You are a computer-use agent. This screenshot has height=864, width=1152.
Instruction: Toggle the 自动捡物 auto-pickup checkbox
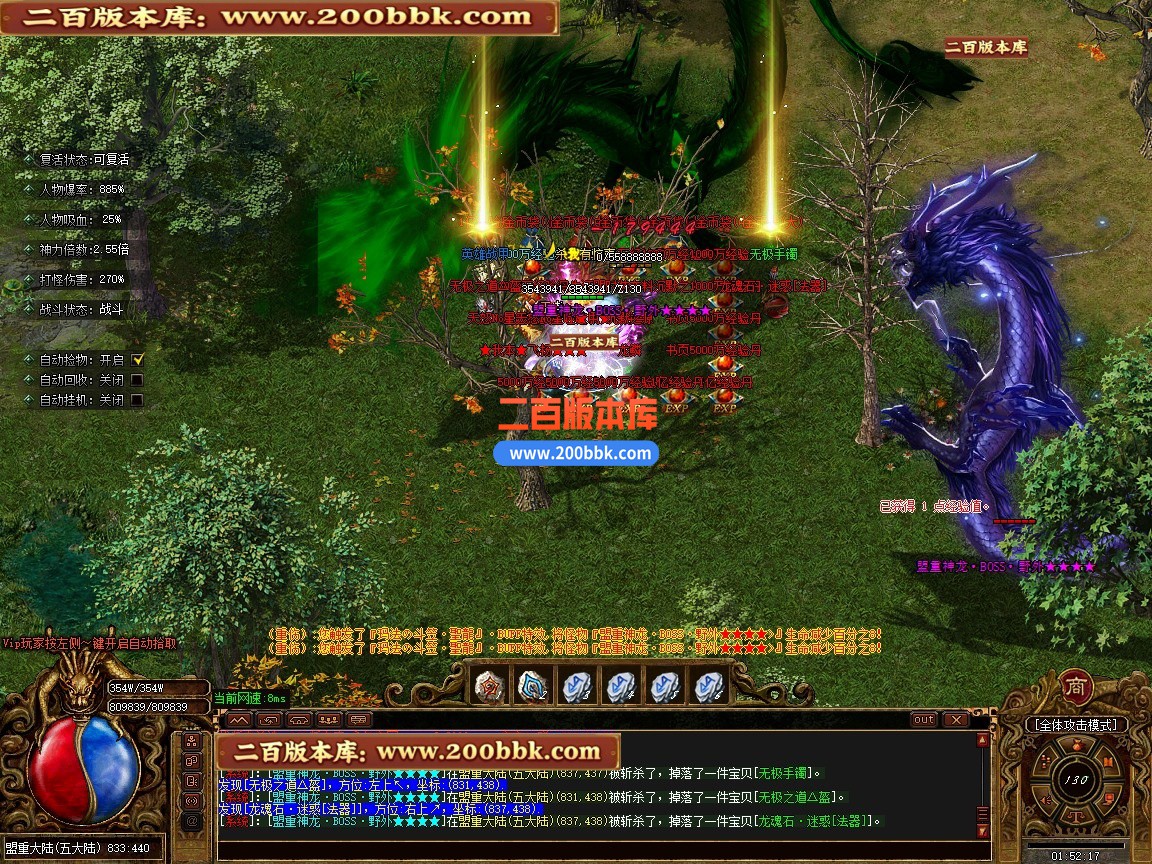point(138,359)
